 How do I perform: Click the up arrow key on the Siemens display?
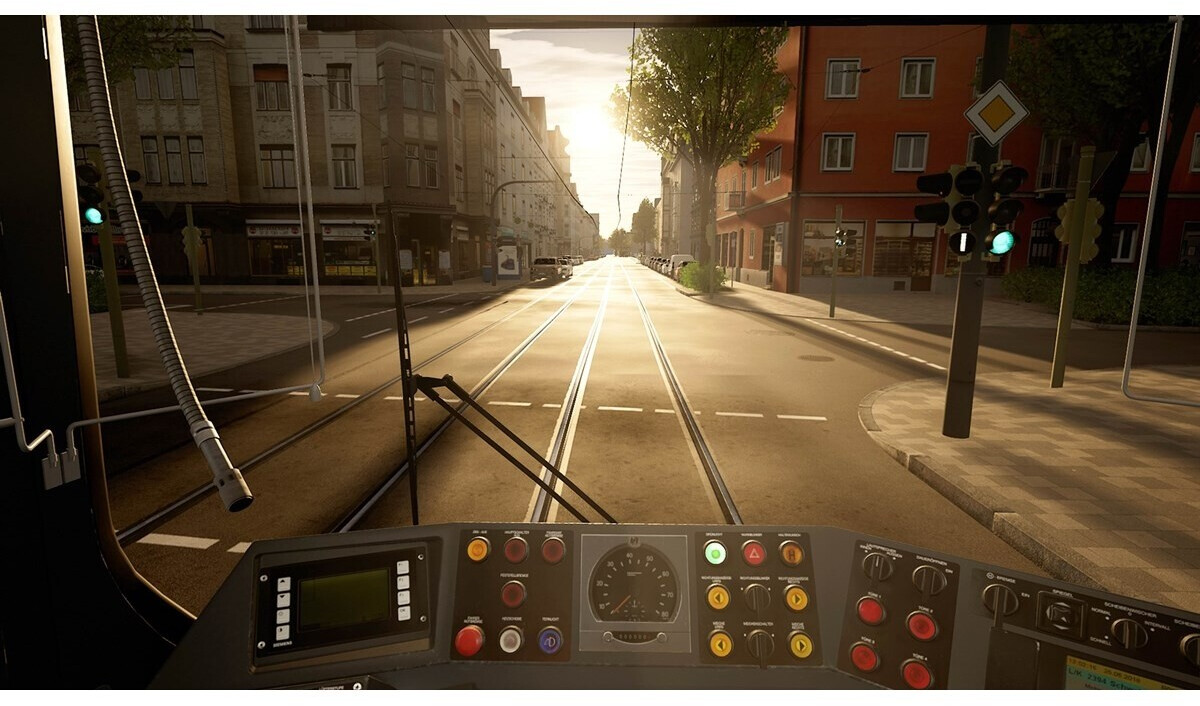click(283, 584)
